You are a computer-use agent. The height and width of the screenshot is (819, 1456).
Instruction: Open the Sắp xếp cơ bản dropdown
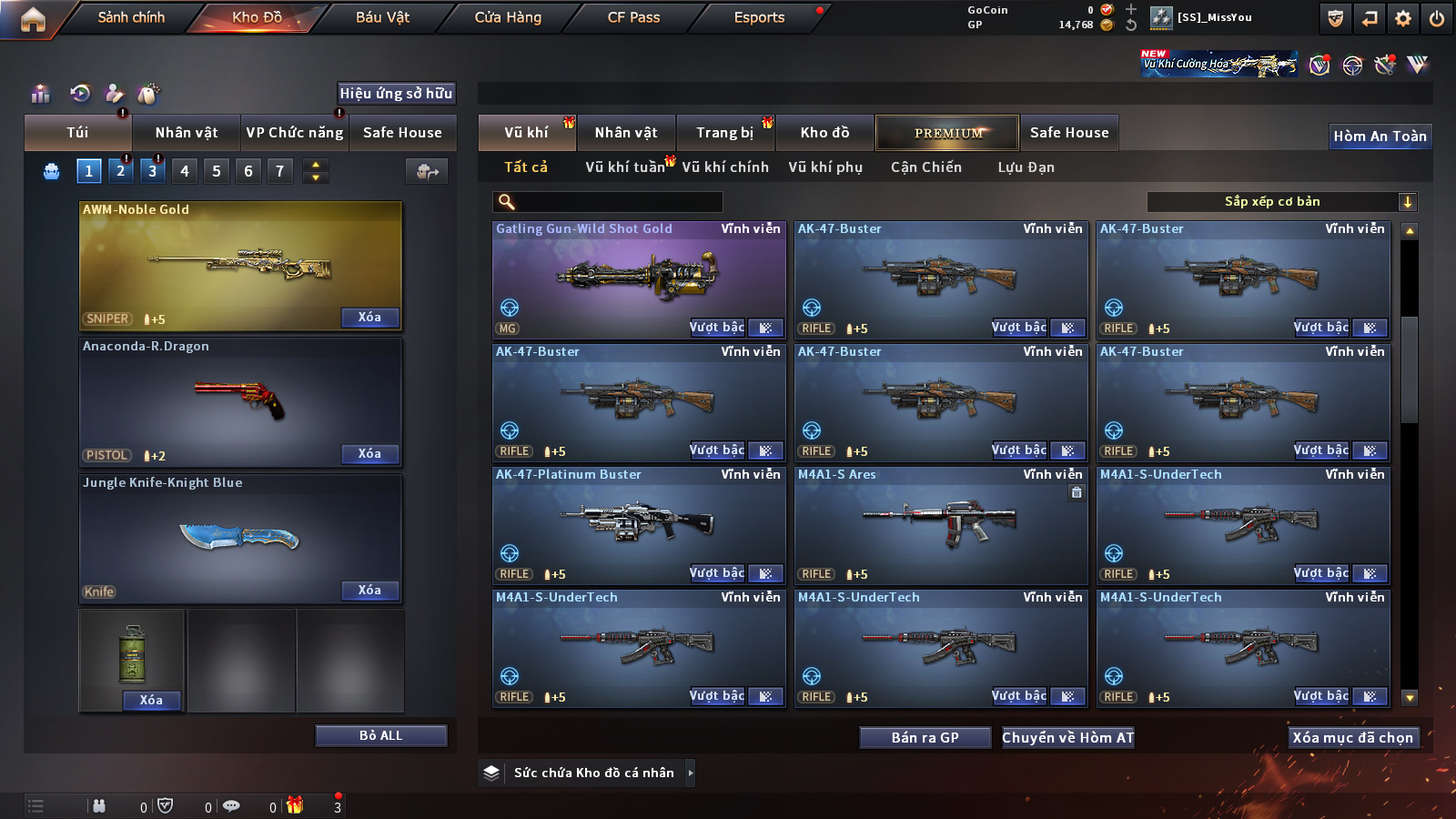coord(1281,202)
